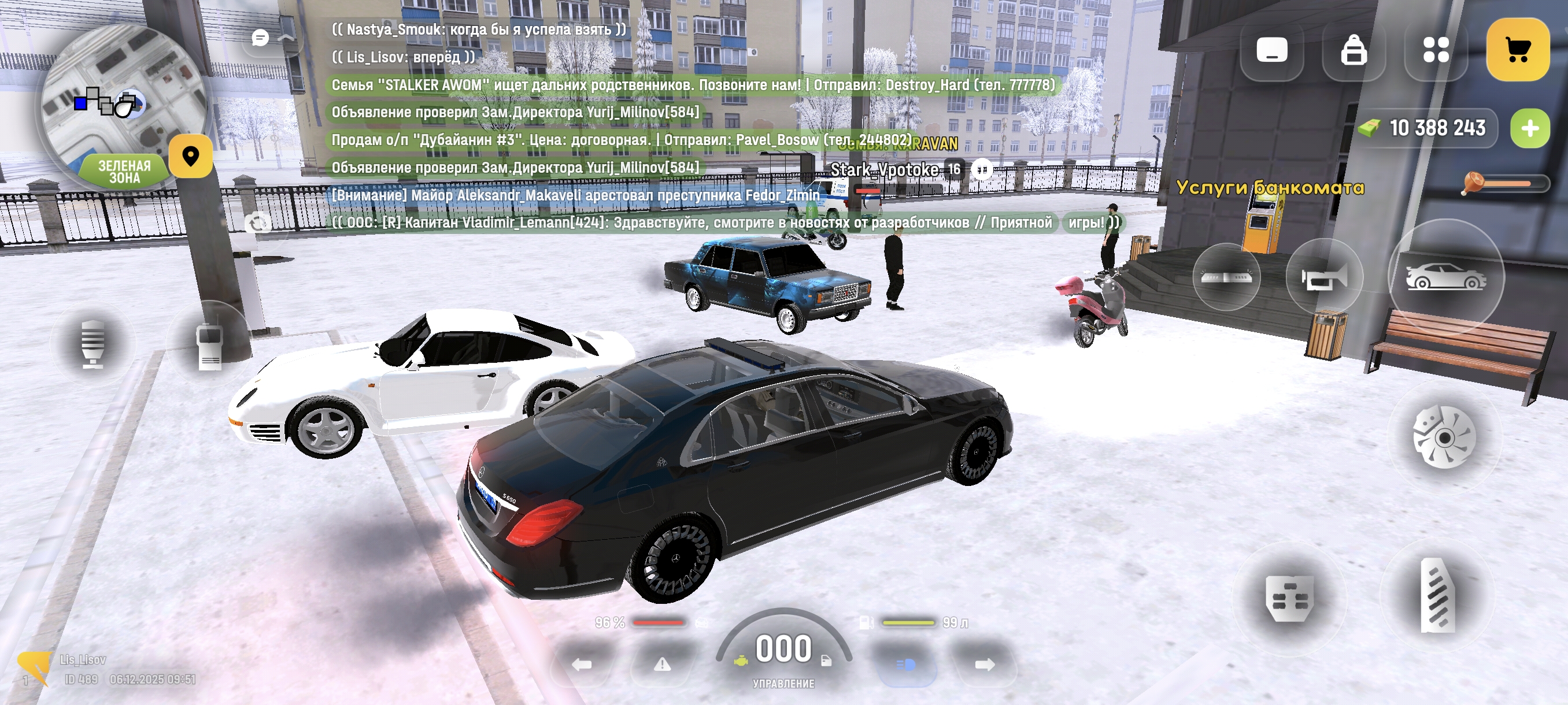Add money with the green plus button
1568x705 pixels.
(1530, 128)
